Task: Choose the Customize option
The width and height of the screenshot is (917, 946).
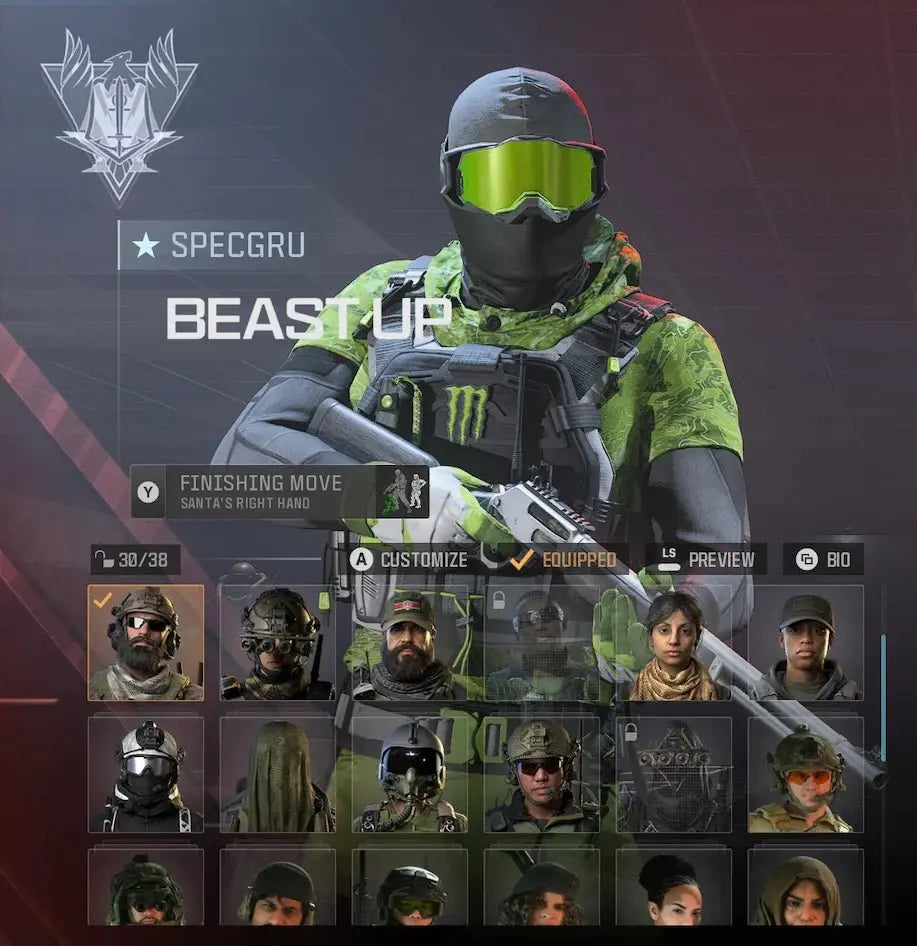Action: click(410, 560)
